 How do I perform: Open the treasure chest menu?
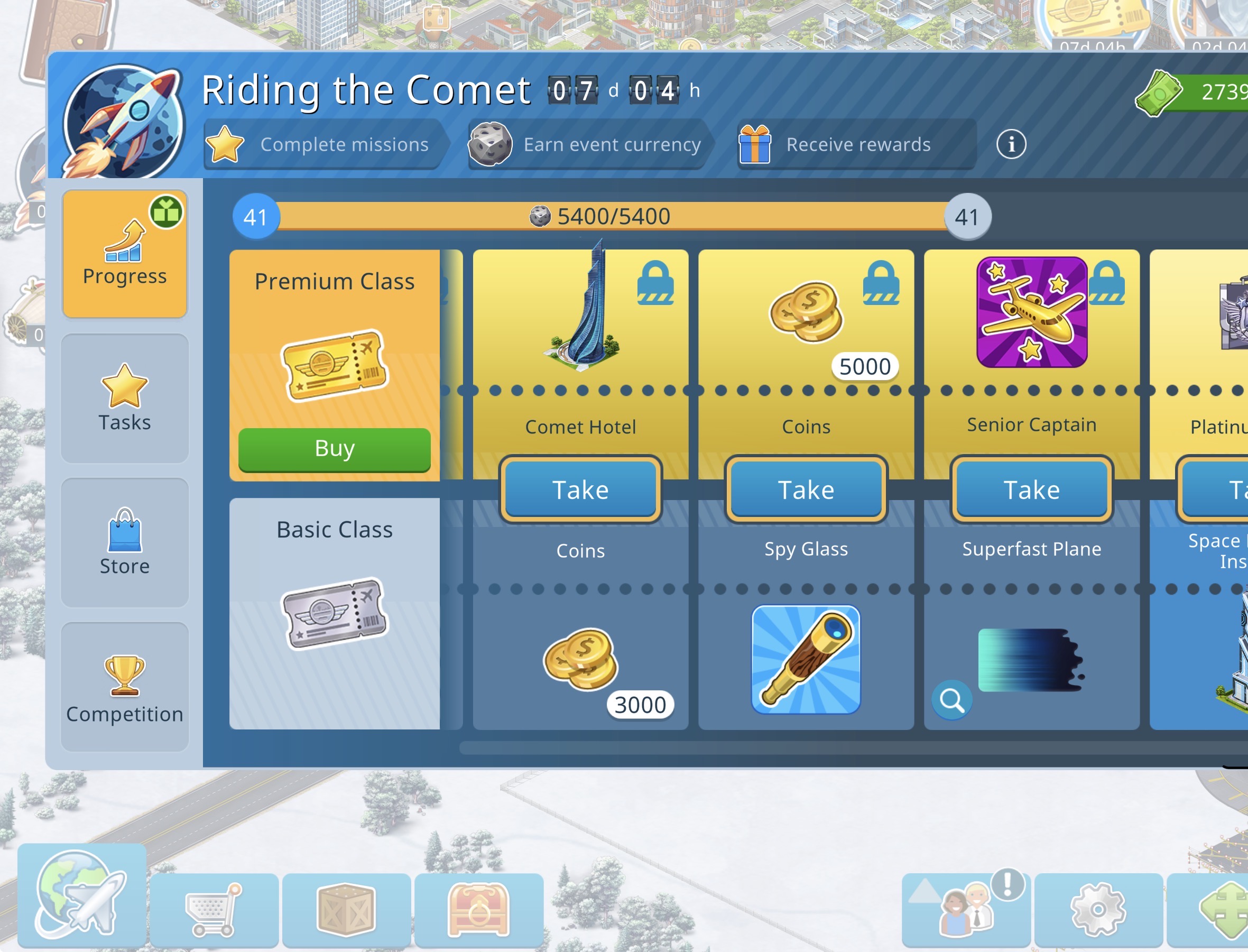point(479,910)
